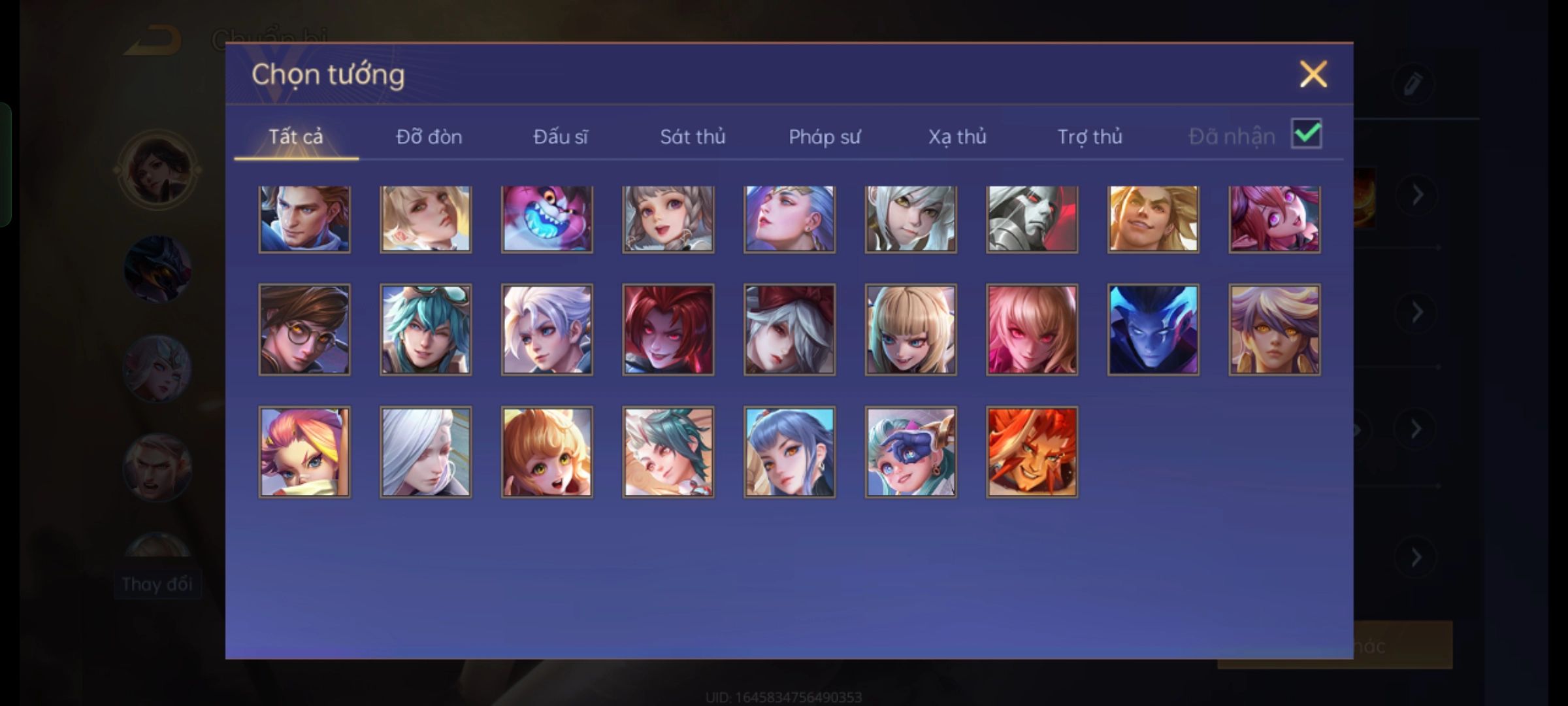Switch to the Tất cả tab
This screenshot has width=1568, height=706.
295,137
